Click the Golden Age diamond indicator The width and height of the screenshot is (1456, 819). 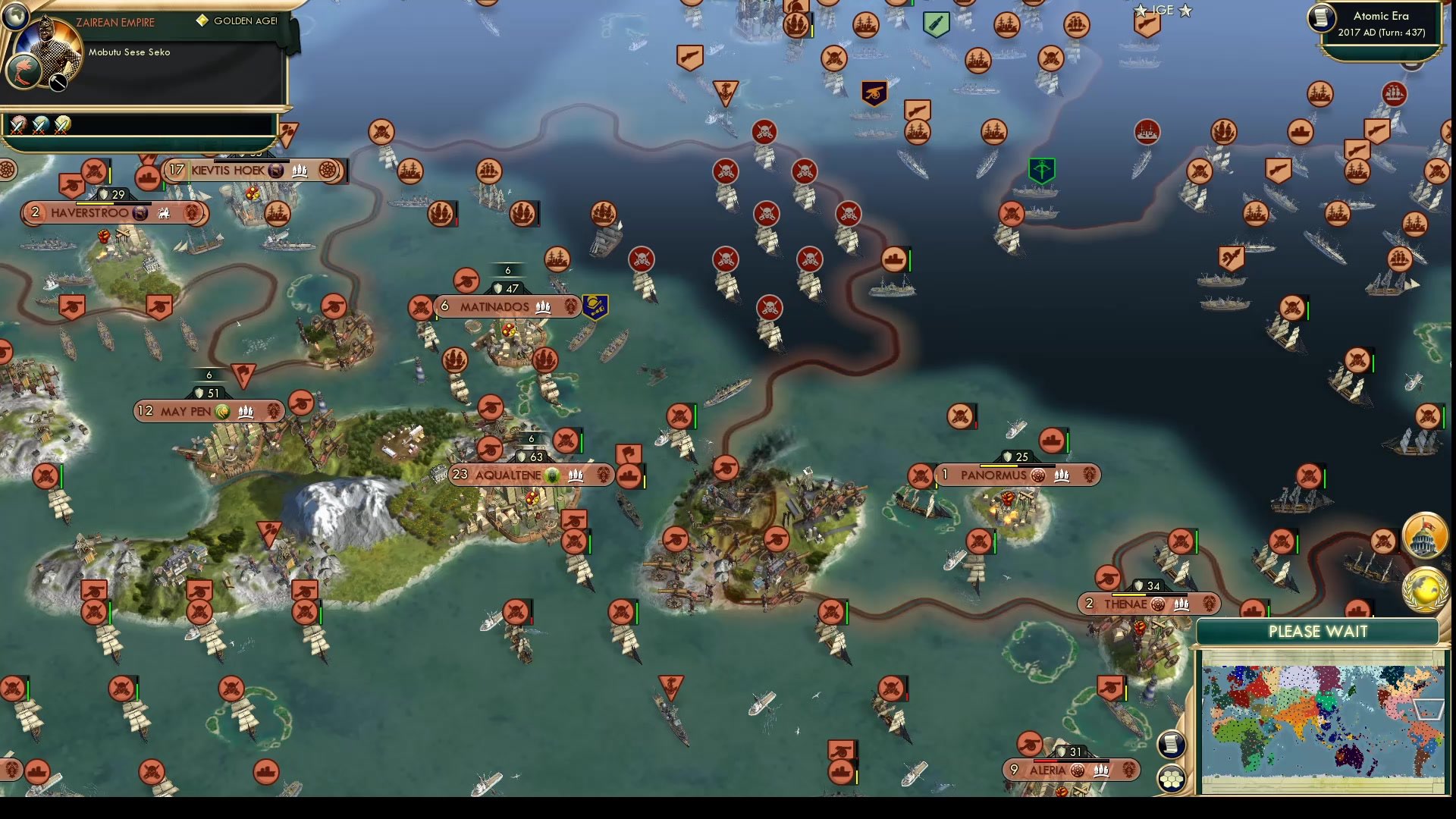(202, 21)
